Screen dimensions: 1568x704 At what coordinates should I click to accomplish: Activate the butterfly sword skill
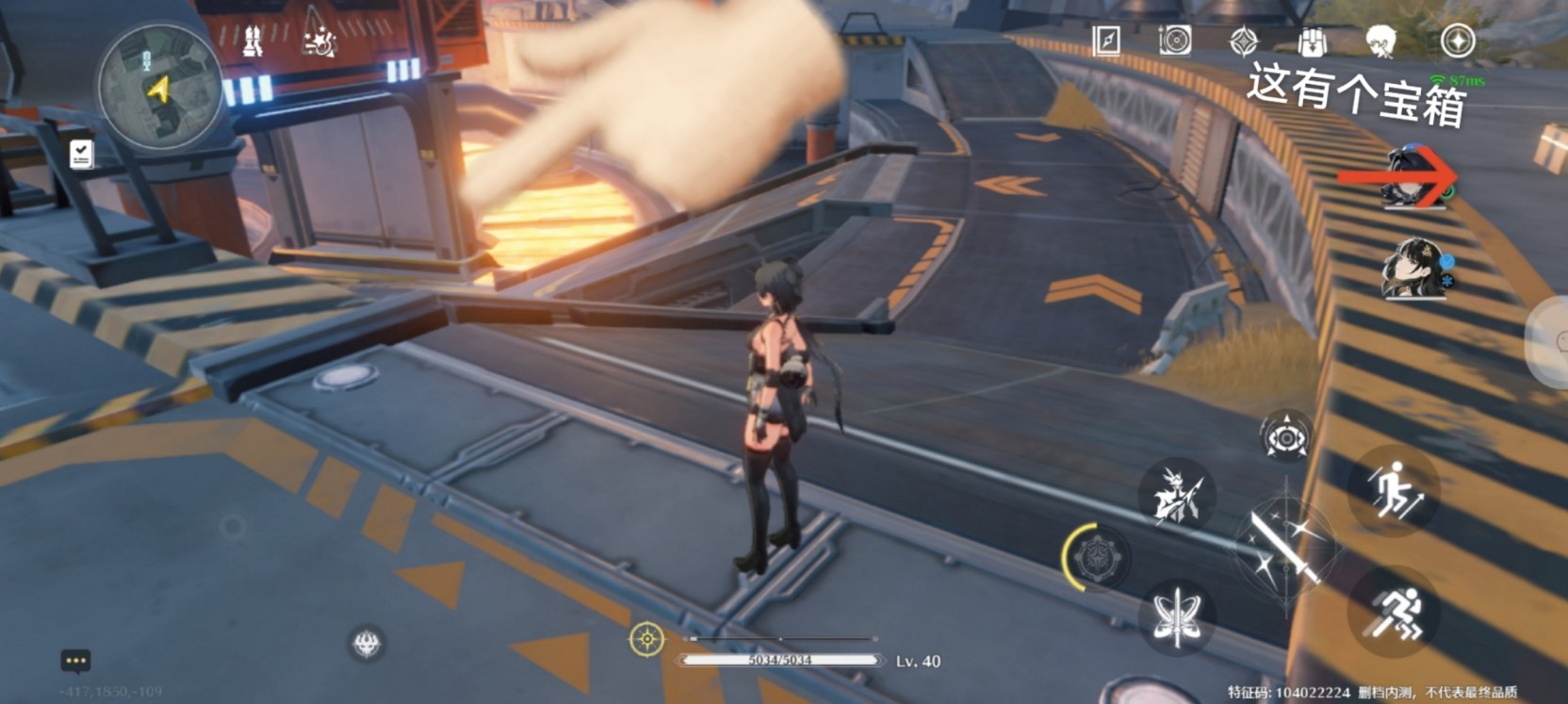pyautogui.click(x=1178, y=615)
